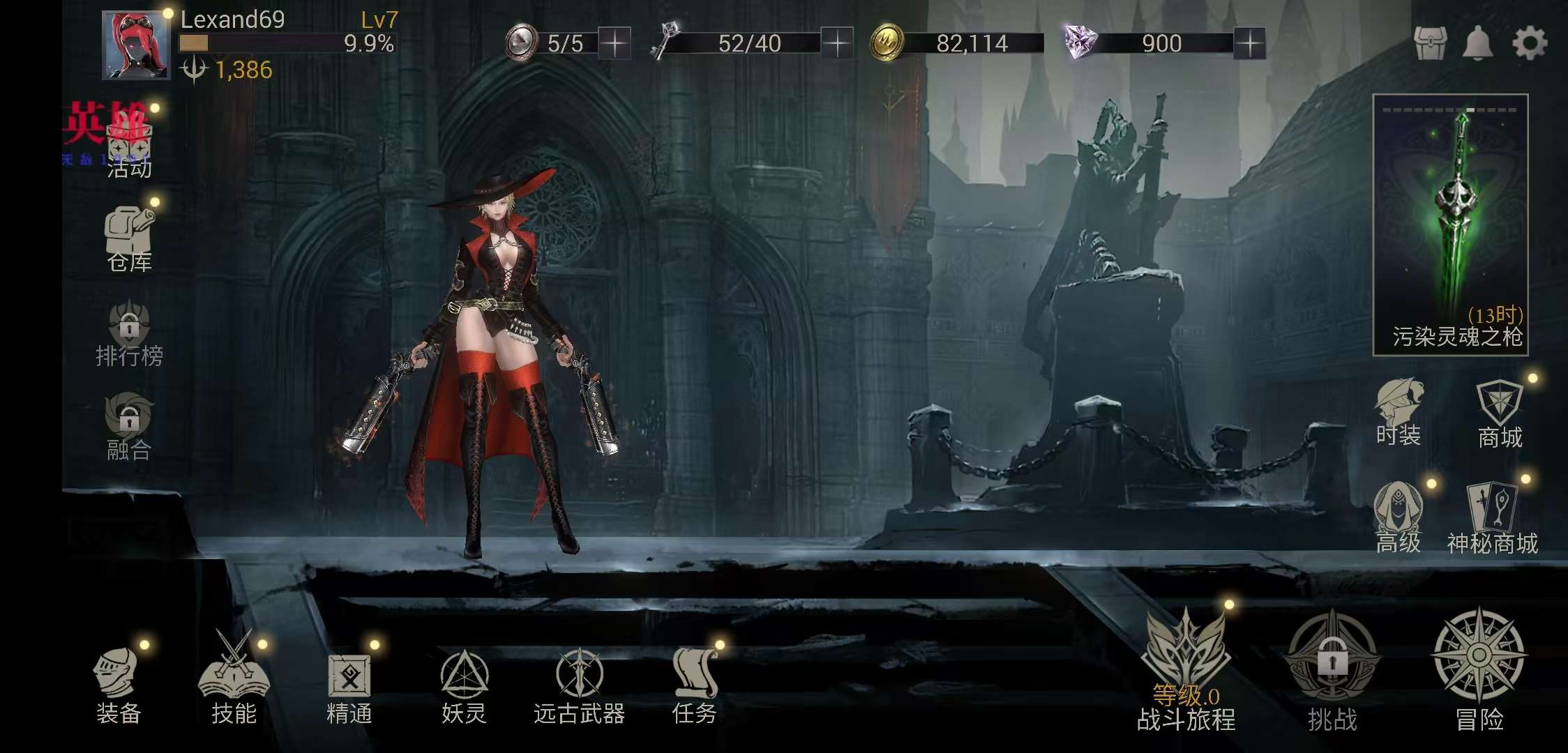Open settings via the gear icon
1568x753 pixels.
click(1530, 43)
